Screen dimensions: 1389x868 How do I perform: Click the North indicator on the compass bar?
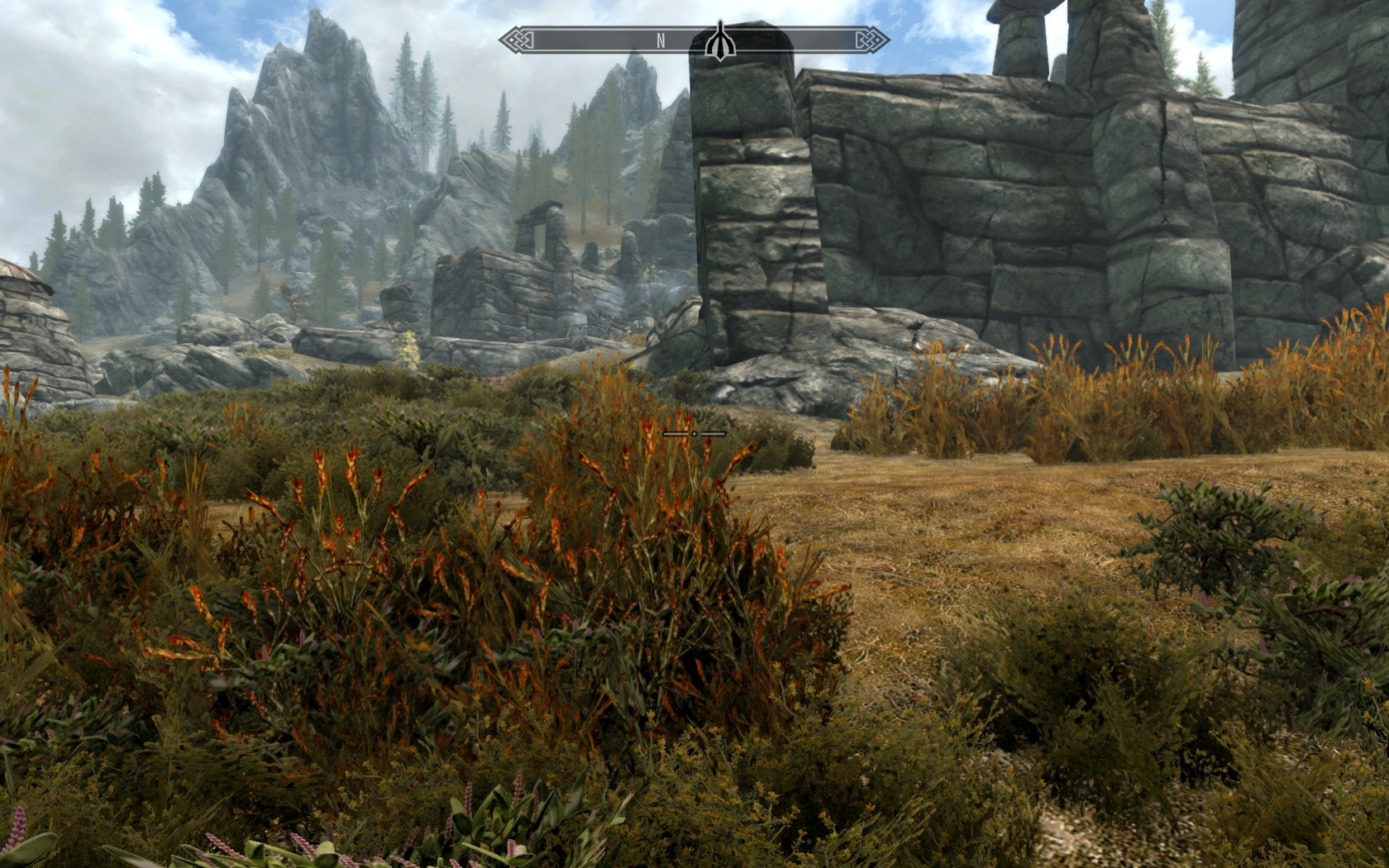tap(661, 41)
